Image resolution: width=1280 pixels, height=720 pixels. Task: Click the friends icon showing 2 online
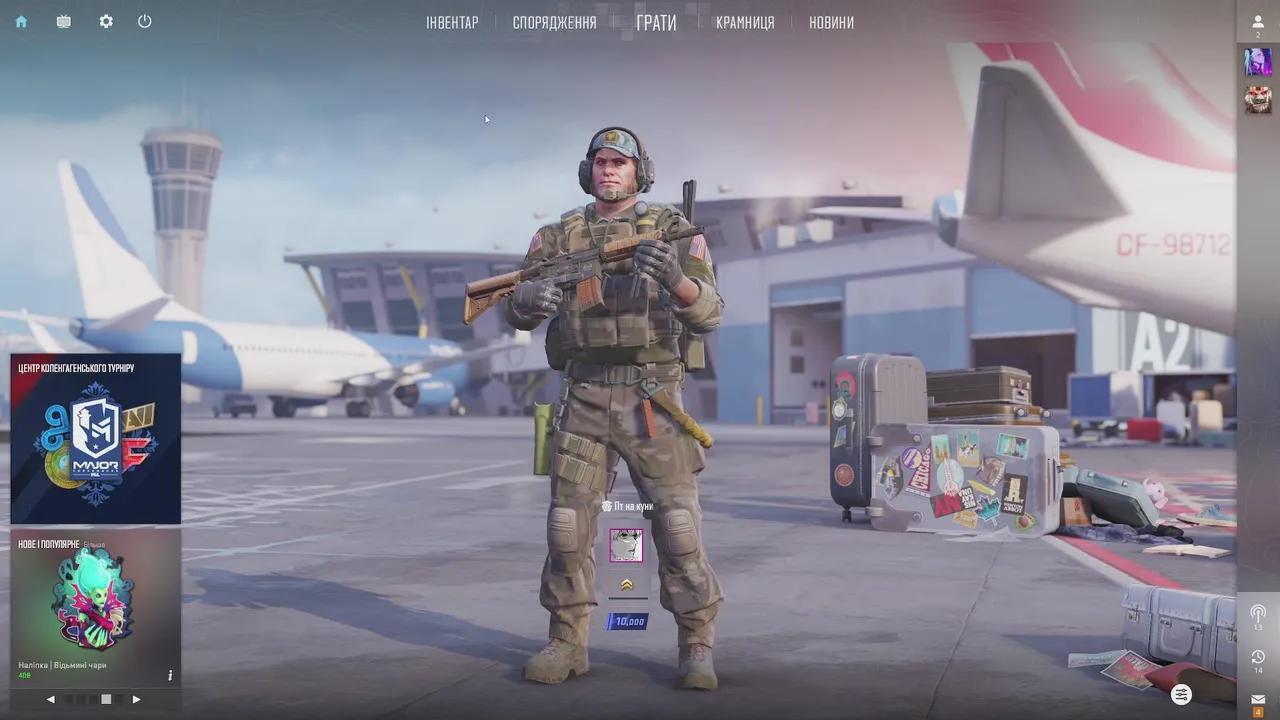coord(1257,21)
